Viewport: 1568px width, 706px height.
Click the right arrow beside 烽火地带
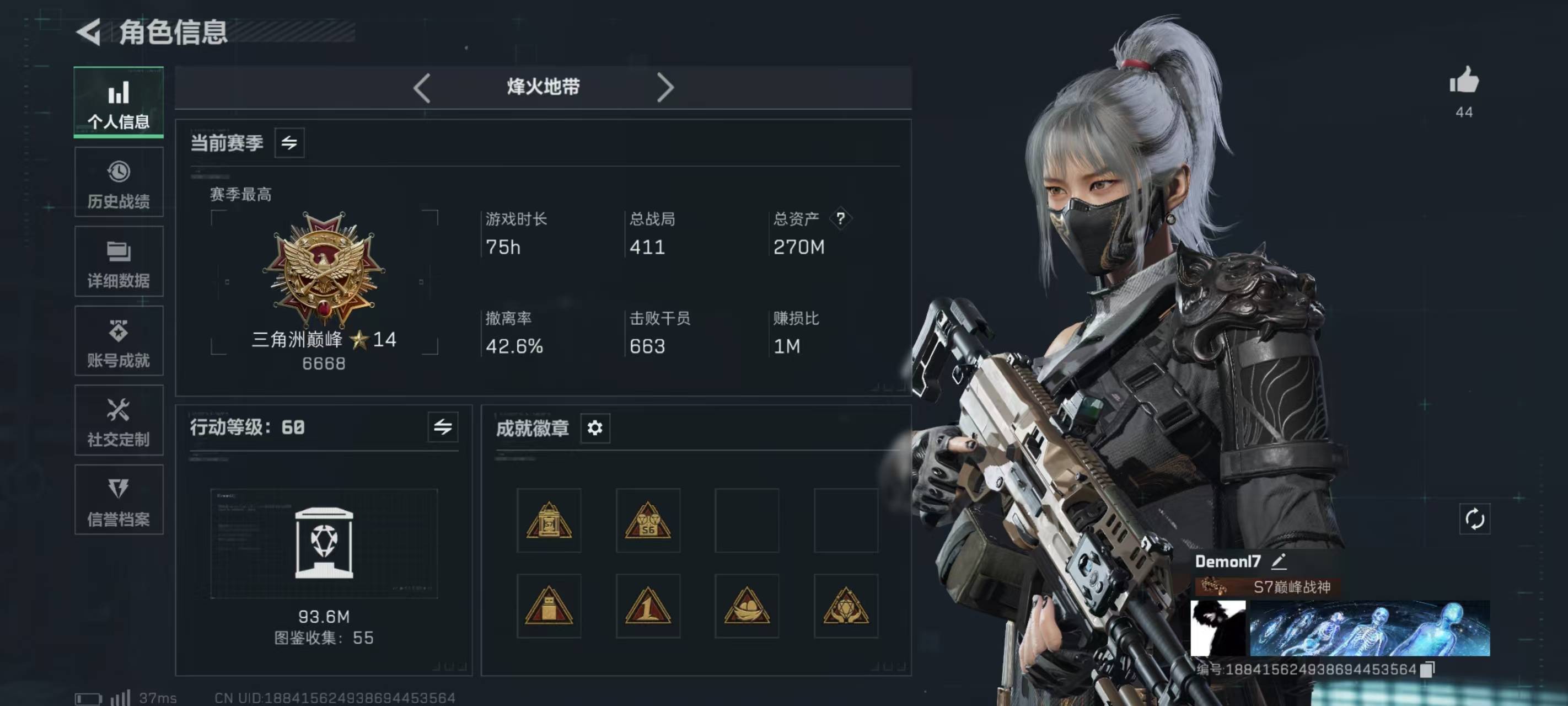click(x=665, y=88)
